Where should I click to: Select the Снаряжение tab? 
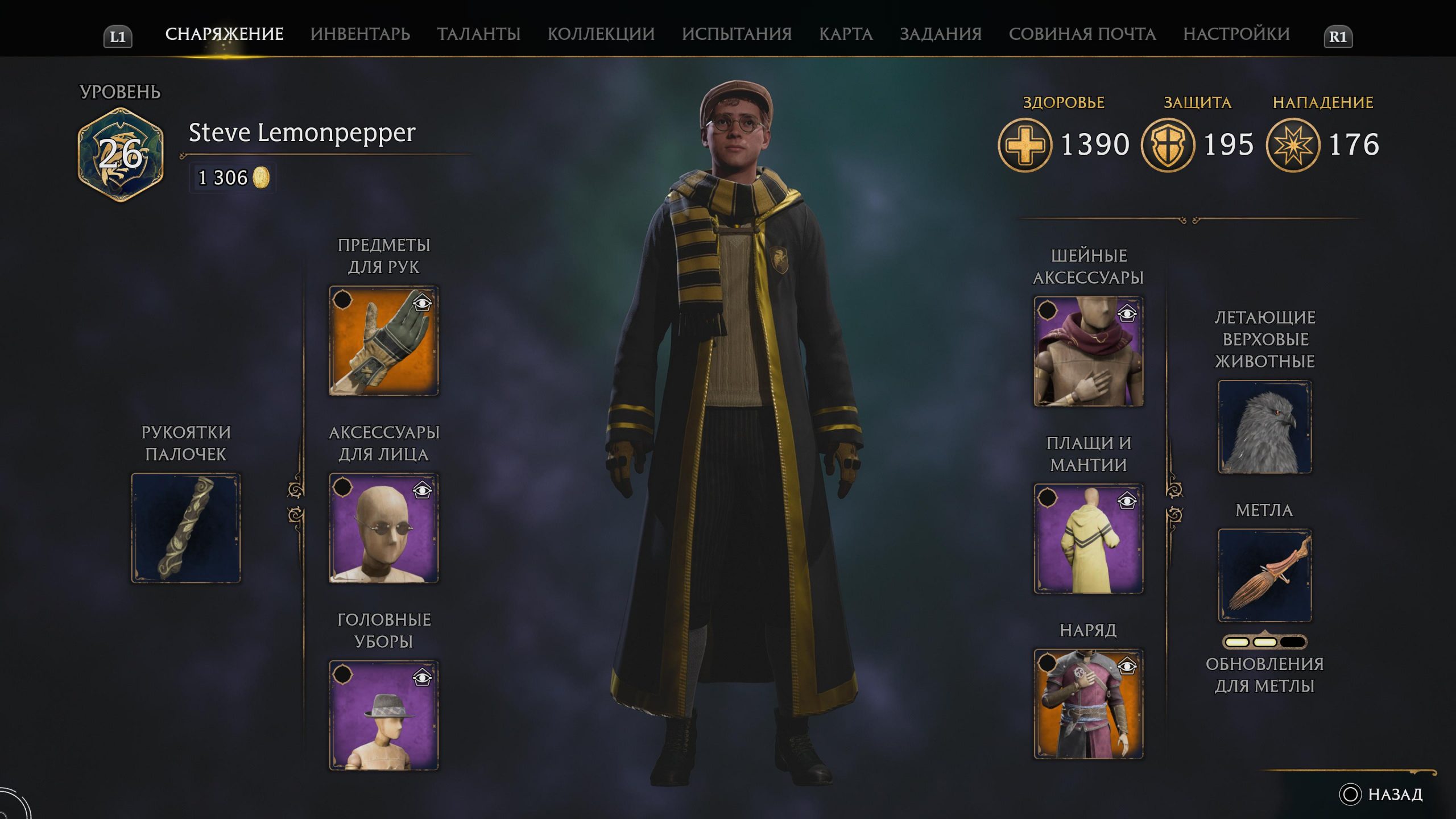(224, 34)
